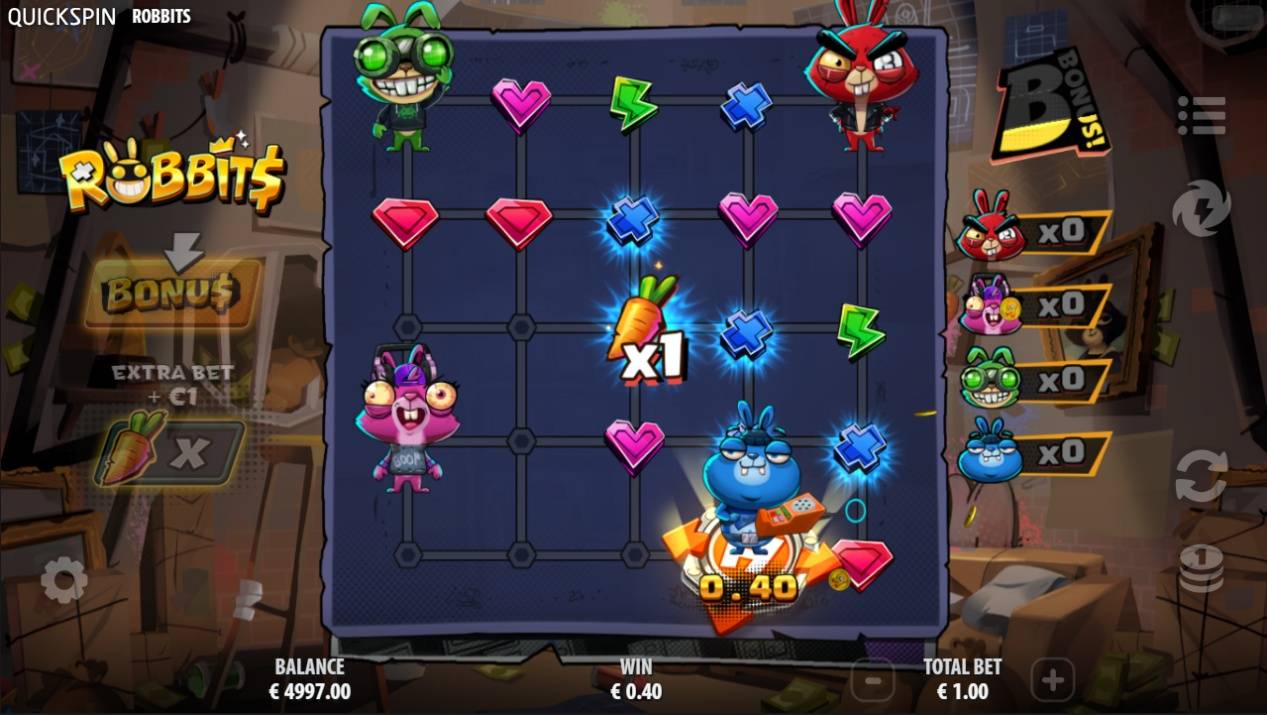The width and height of the screenshot is (1267, 715).
Task: Increase total bet with plus button
Action: click(1052, 681)
